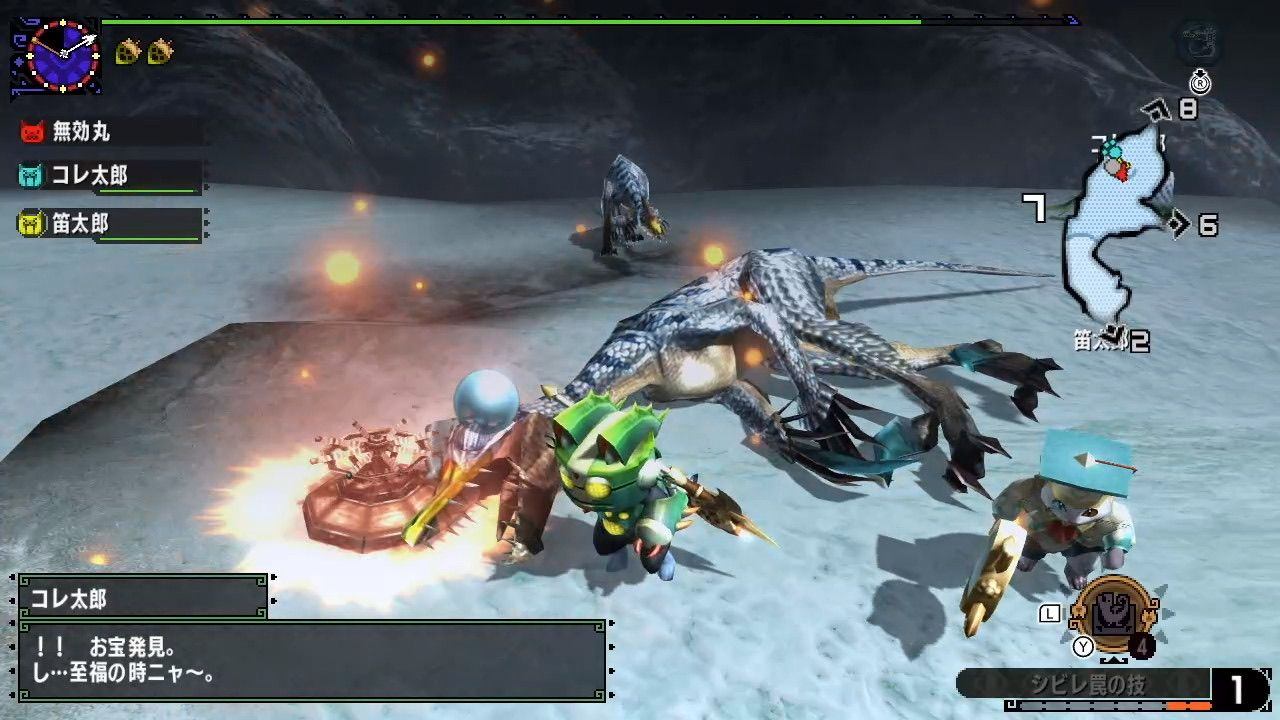Advance the コレ太郎 dialogue message box

click(311, 660)
